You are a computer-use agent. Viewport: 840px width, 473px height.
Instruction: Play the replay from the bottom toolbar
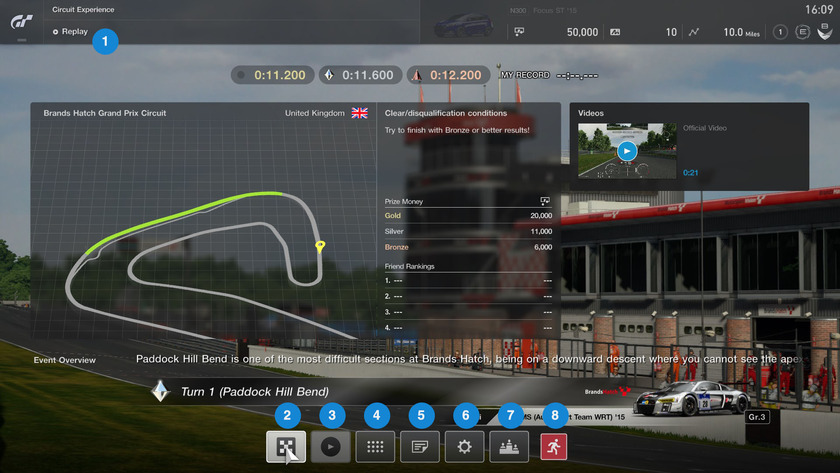(x=331, y=446)
